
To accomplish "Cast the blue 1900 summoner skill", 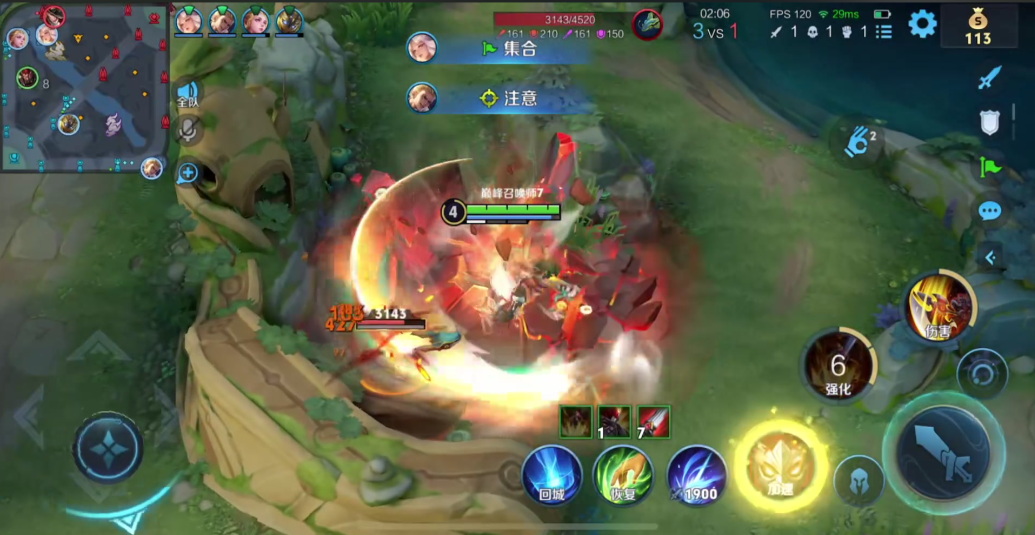I will point(697,474).
